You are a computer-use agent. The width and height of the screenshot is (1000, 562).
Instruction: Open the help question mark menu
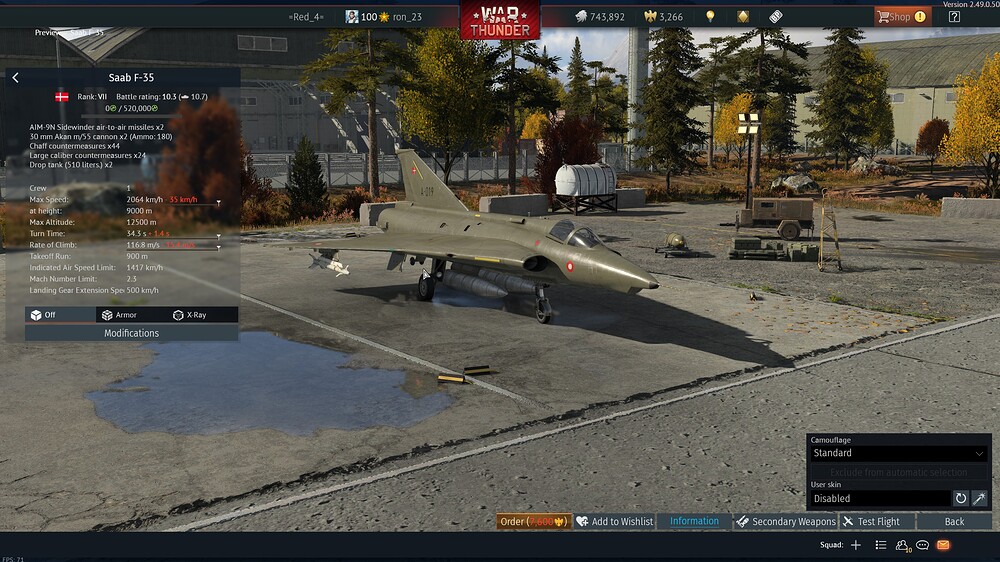954,16
